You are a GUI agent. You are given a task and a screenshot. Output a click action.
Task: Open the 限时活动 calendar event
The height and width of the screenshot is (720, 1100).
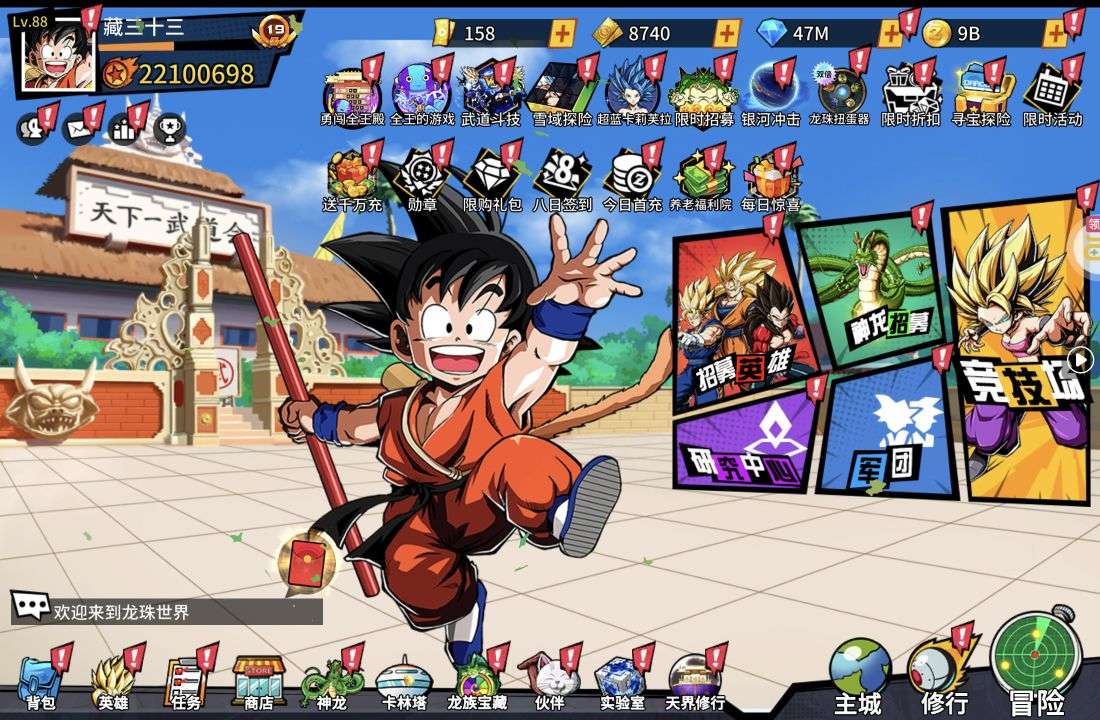click(x=1052, y=95)
